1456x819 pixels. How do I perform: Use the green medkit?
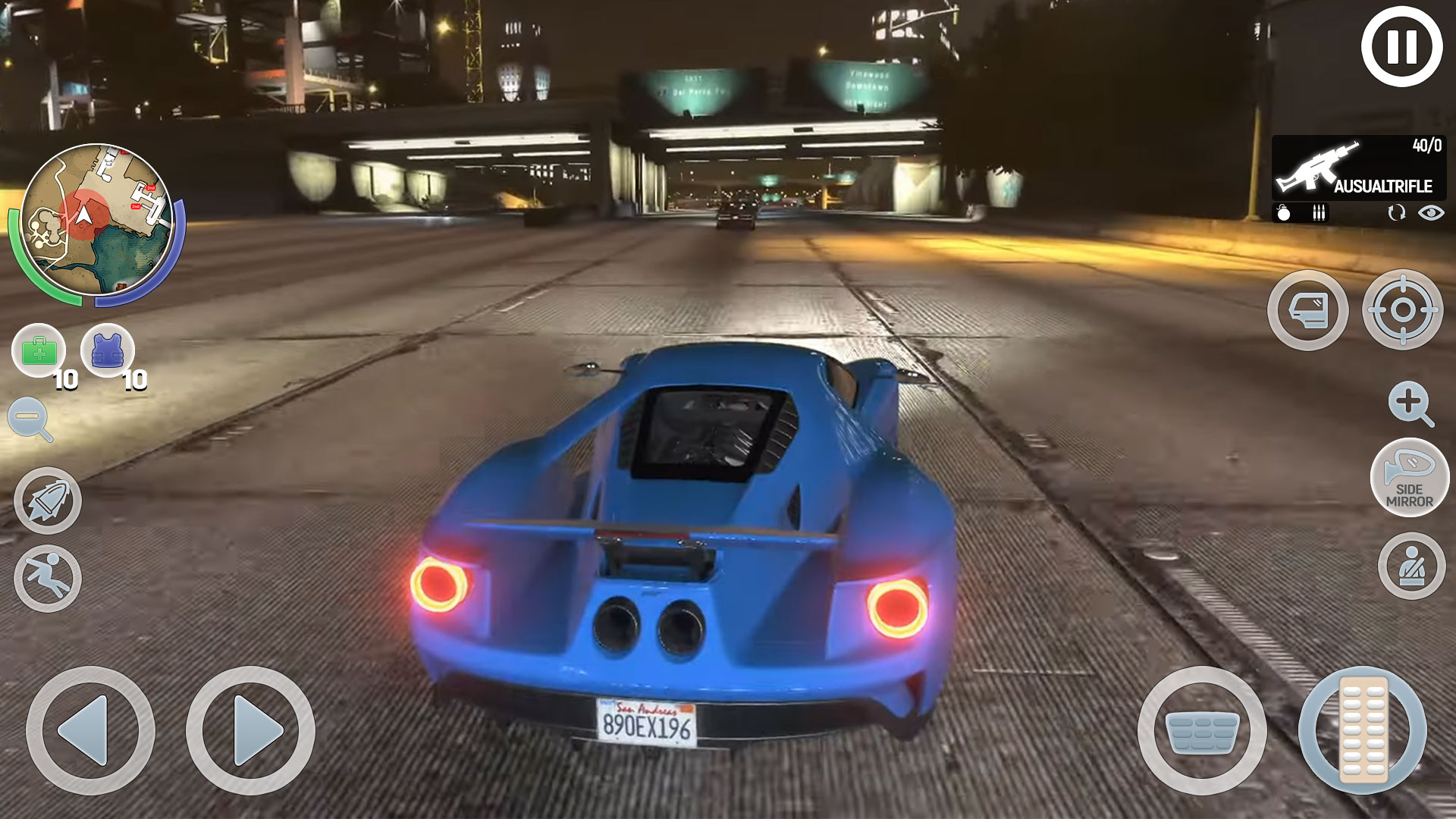tap(39, 351)
